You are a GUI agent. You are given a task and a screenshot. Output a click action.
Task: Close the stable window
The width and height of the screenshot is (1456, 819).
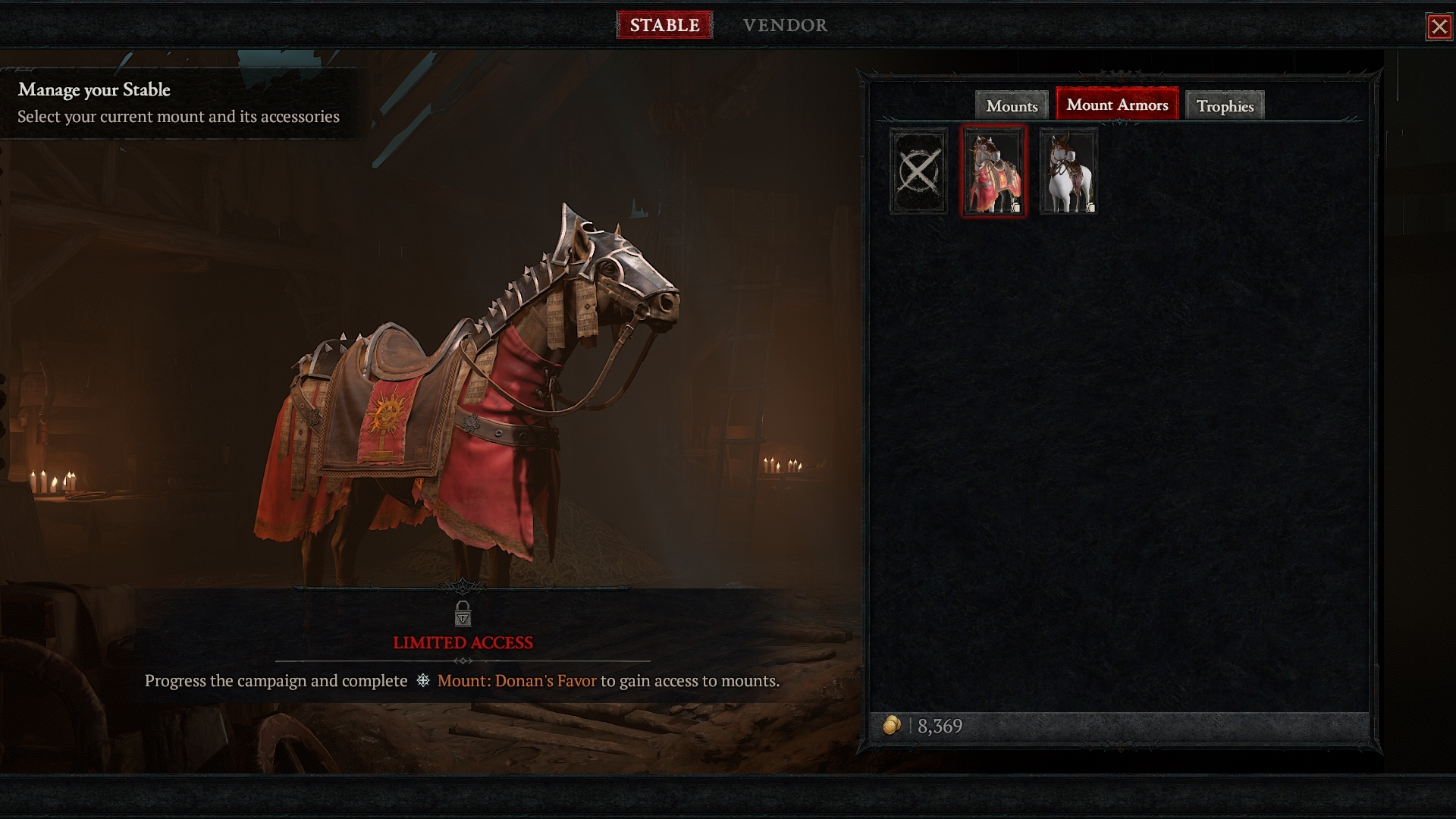(x=1439, y=27)
